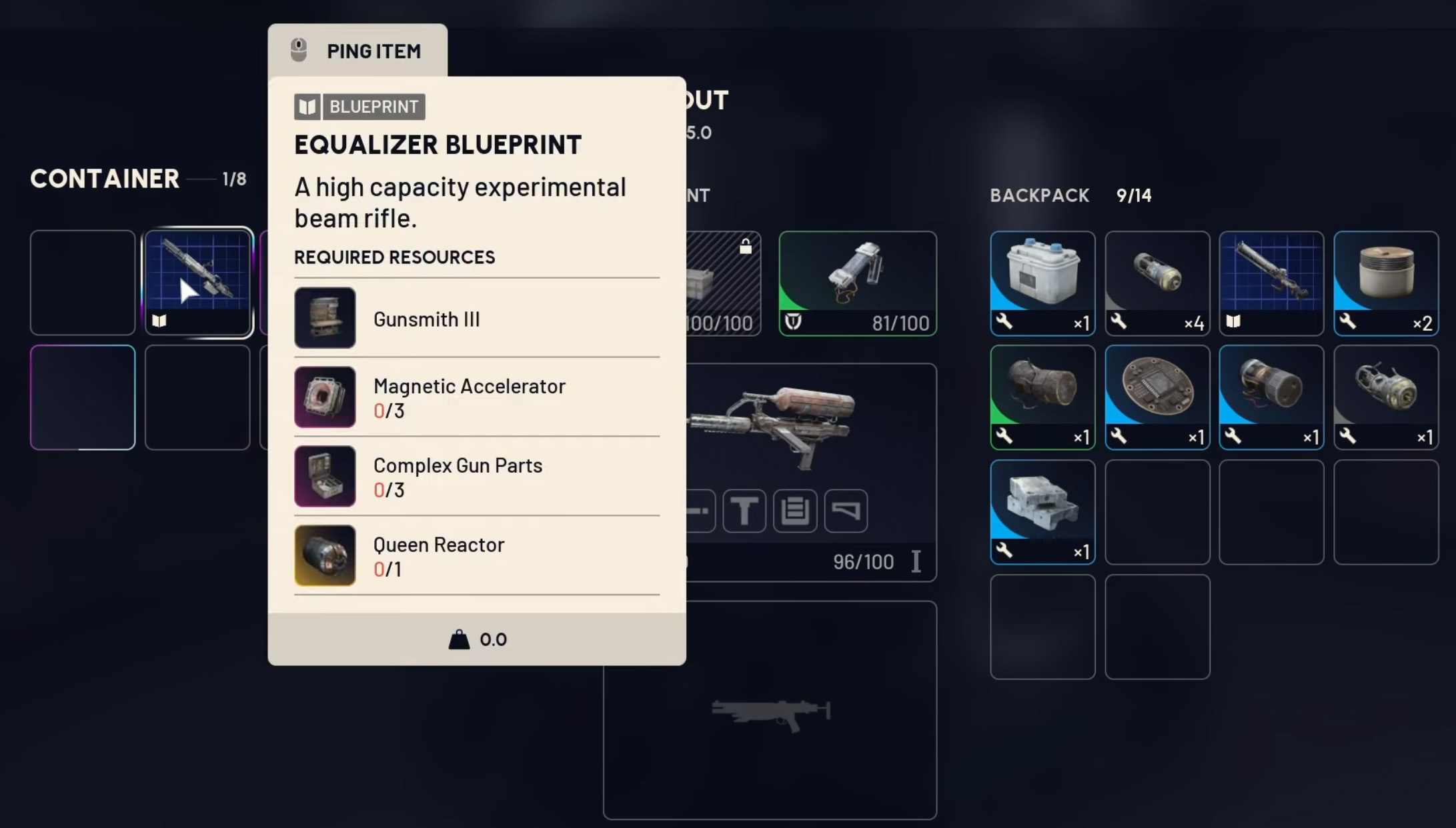
Task: Select the shield slot showing 81/100
Action: pos(858,283)
